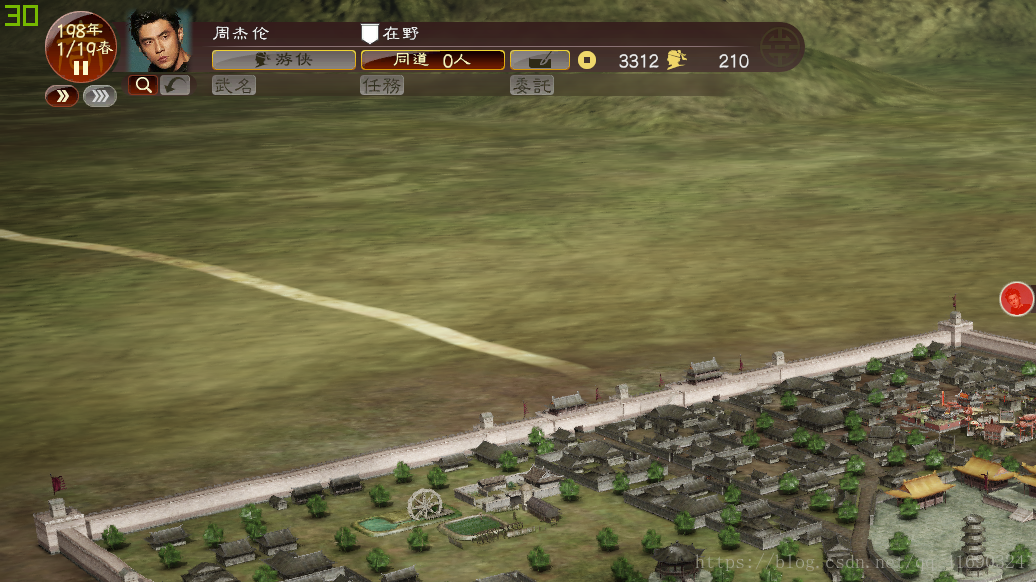Pause the game with the date dial
Viewport: 1036px width, 582px height.
[81, 67]
